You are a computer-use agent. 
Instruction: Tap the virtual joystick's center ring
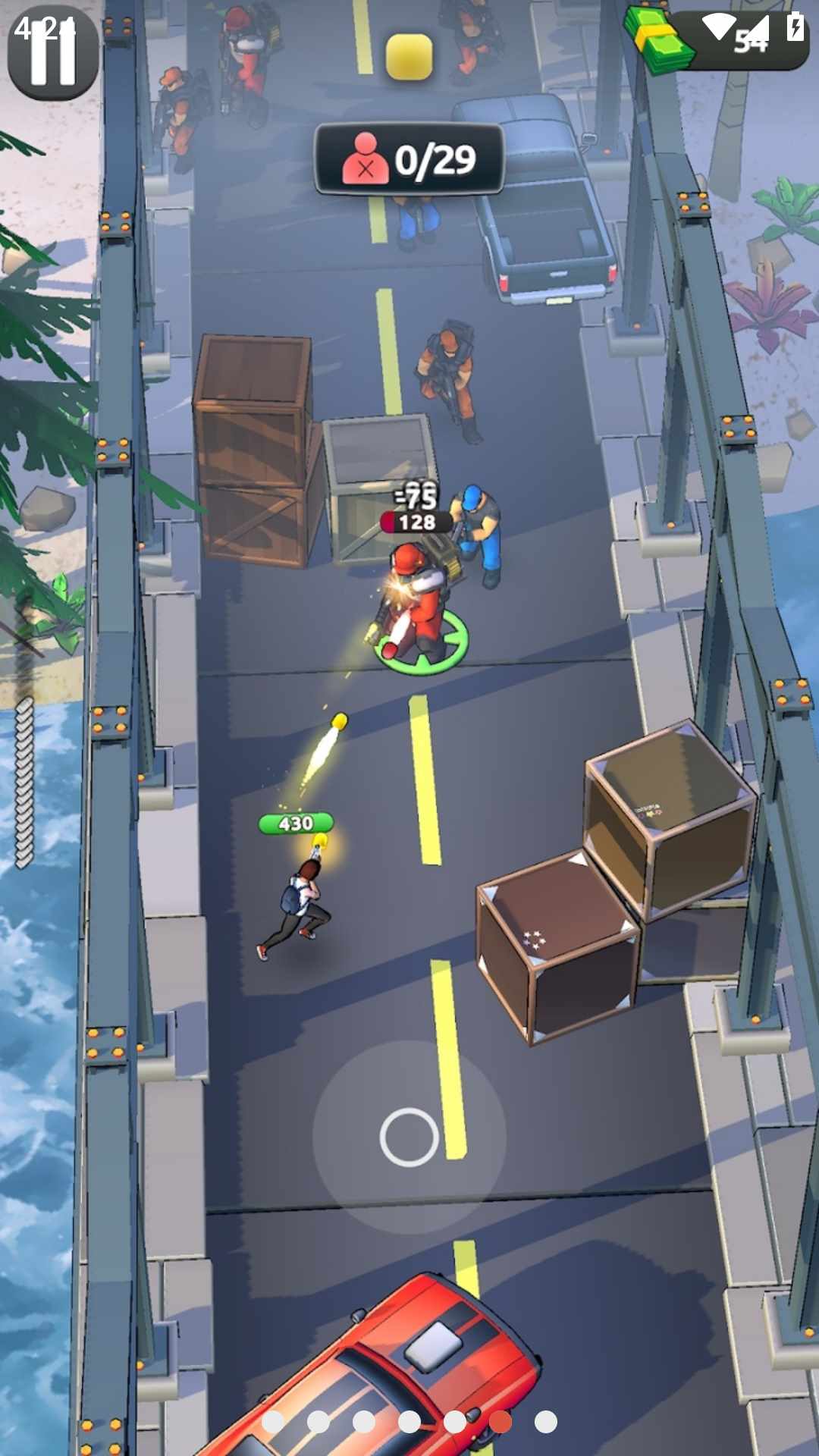tap(409, 1137)
